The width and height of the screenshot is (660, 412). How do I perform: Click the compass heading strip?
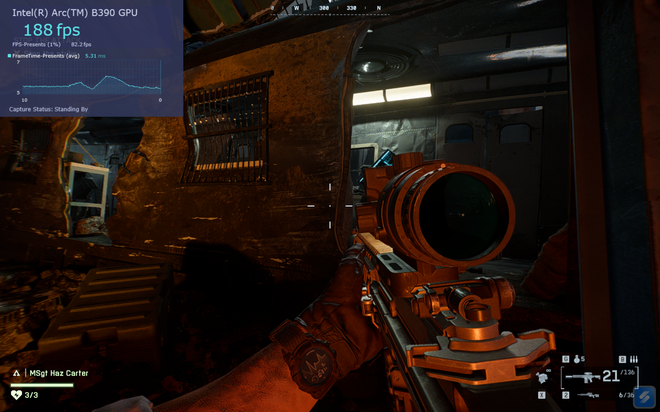[x=330, y=7]
